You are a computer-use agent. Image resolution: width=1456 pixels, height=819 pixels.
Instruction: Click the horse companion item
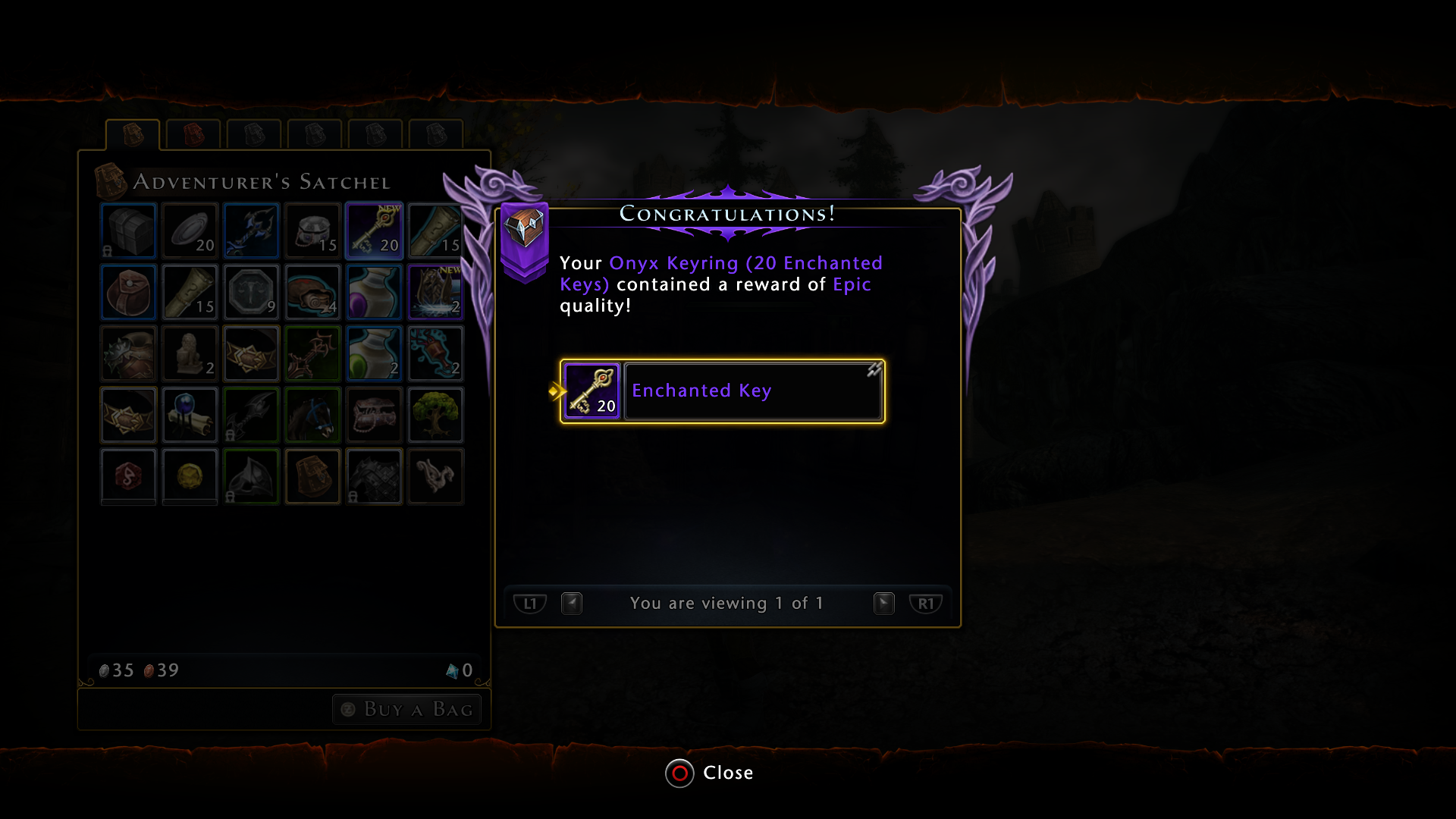312,415
